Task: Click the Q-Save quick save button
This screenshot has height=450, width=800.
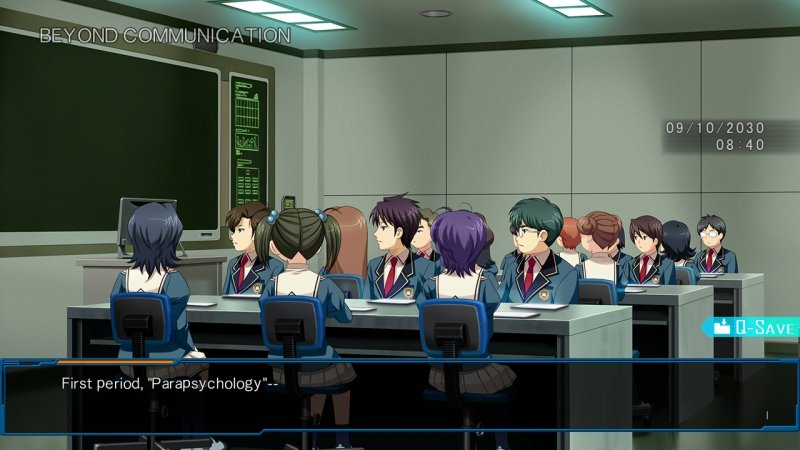Action: pos(754,327)
